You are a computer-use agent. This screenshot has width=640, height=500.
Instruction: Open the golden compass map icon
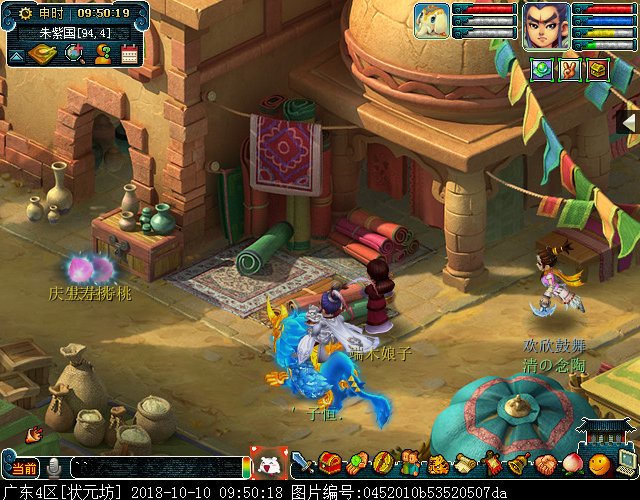[x=43, y=54]
